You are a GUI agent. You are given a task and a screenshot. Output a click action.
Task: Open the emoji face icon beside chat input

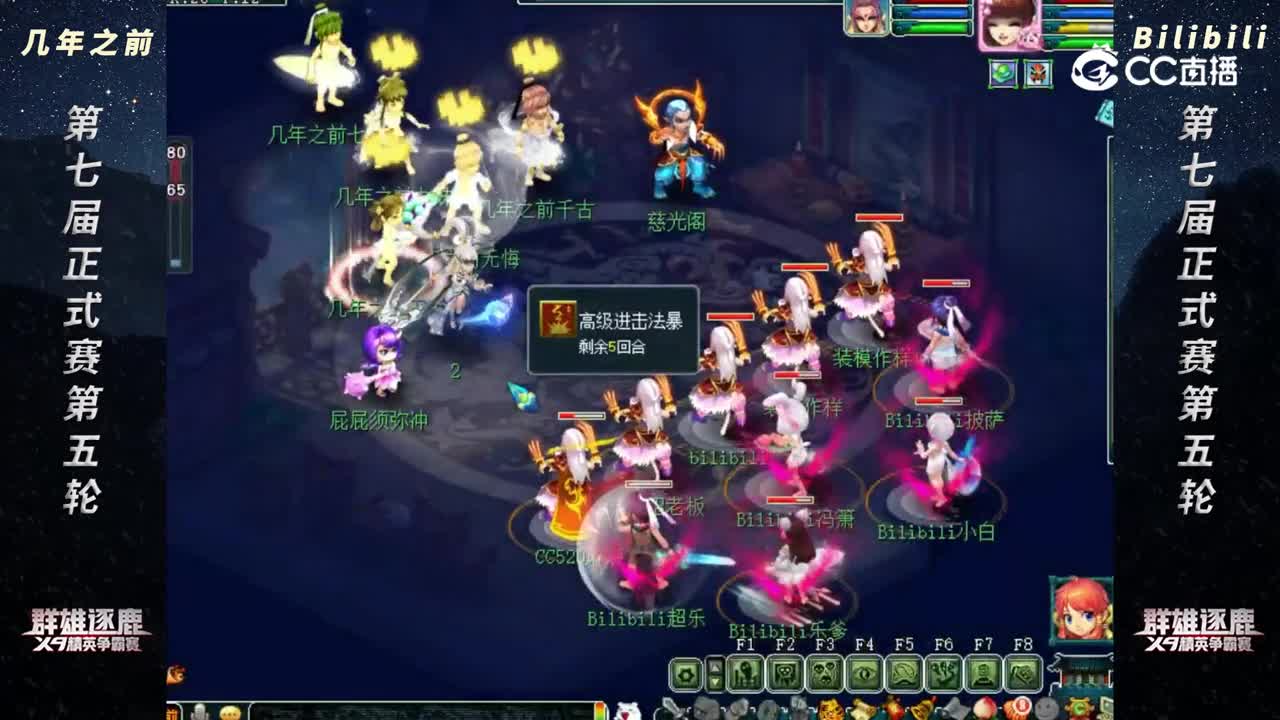tap(230, 712)
